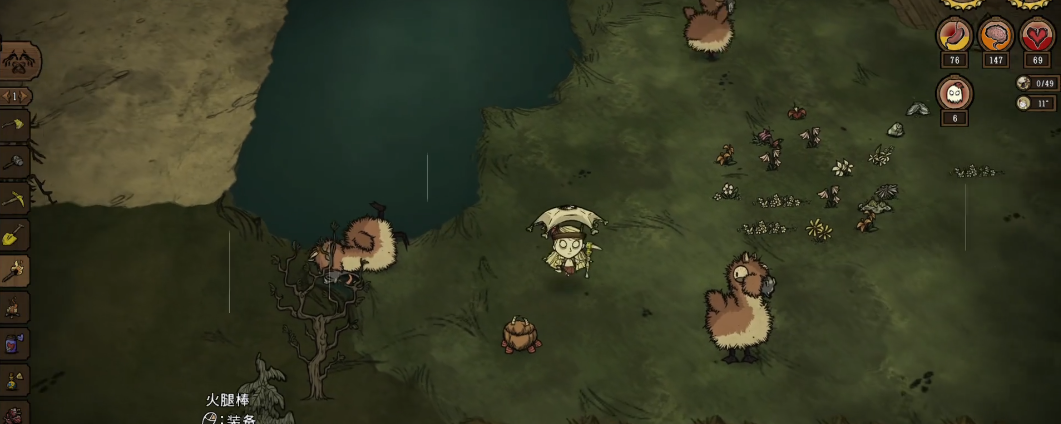The width and height of the screenshot is (1061, 424).
Task: Choose the pinned pickaxe recipe
Action: pos(13,198)
